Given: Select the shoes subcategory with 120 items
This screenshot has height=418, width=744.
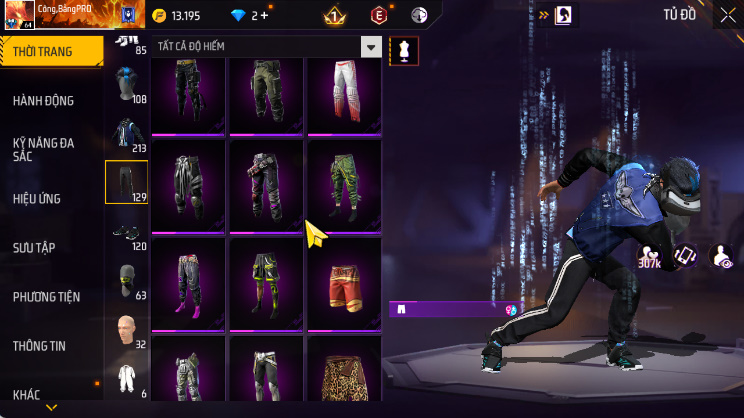Looking at the screenshot, I should point(126,232).
